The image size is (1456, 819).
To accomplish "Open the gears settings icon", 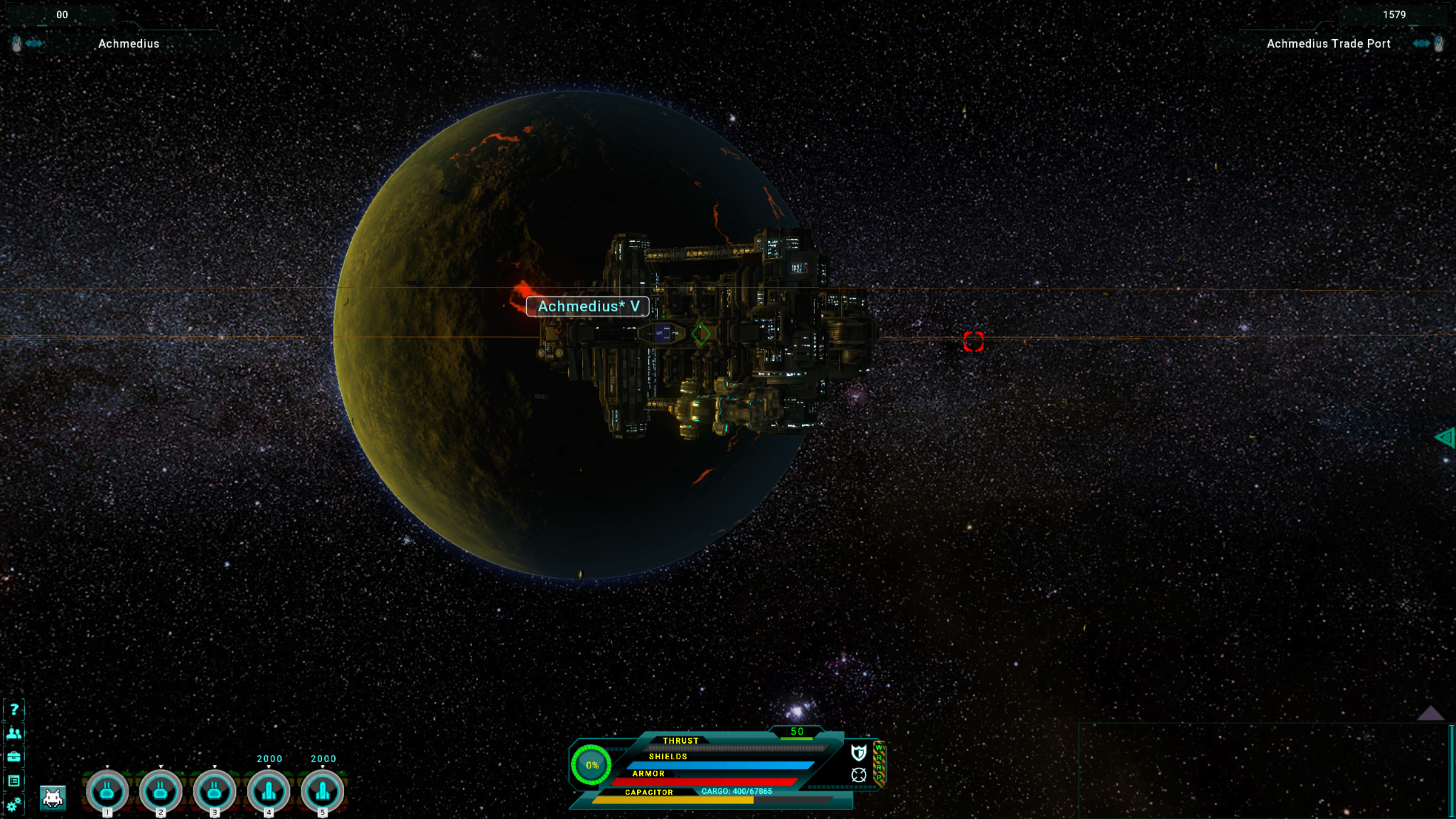I will 14,804.
